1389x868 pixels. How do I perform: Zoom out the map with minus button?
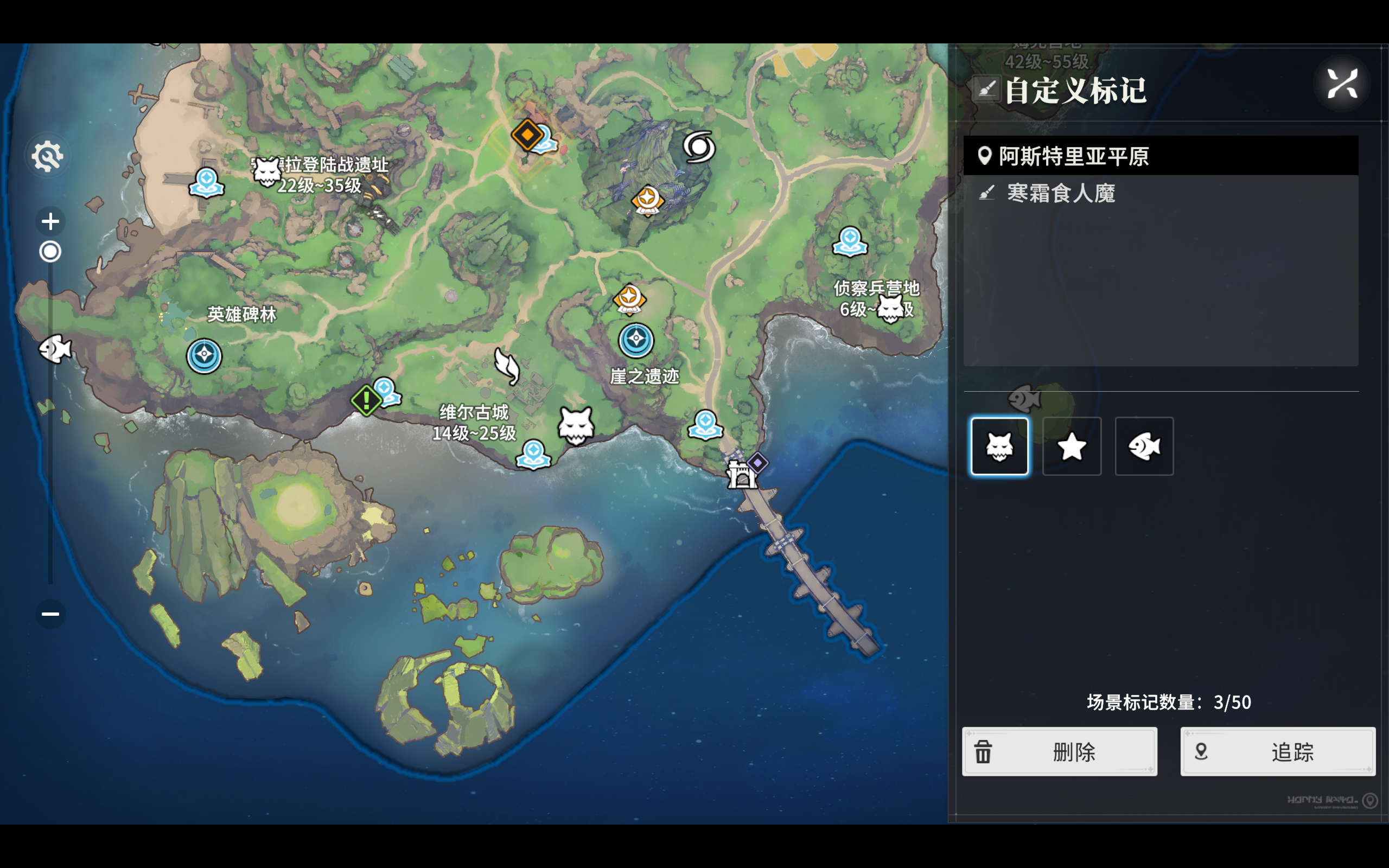coord(50,614)
